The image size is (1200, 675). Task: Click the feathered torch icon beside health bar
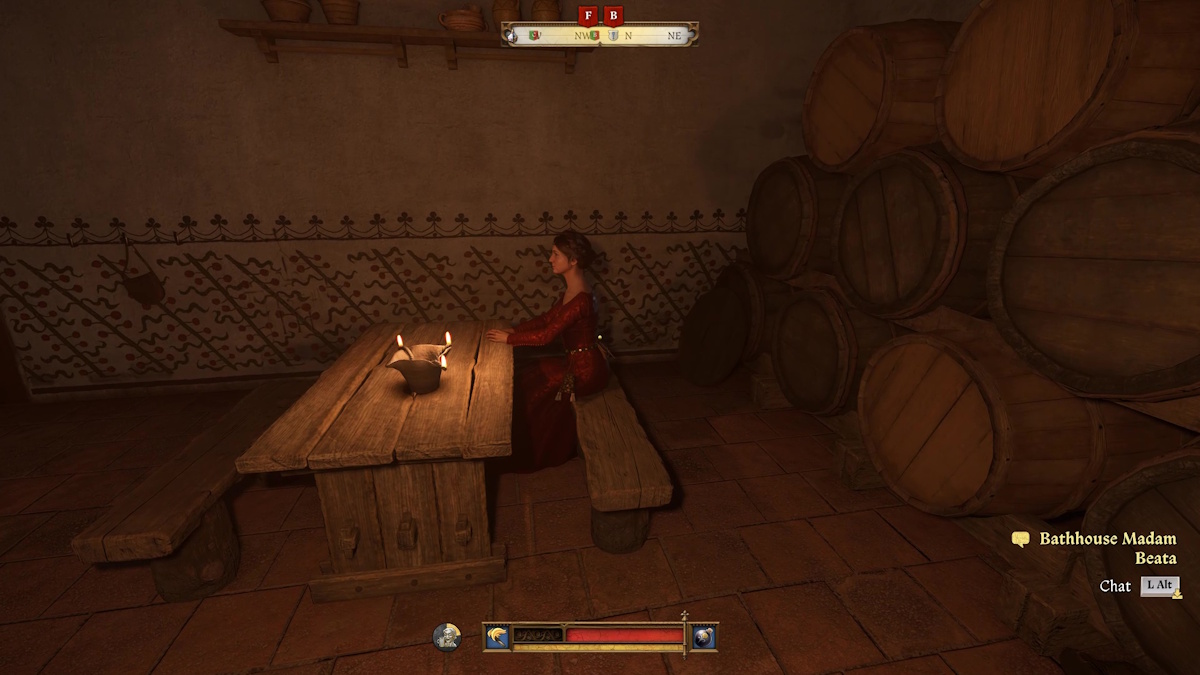tap(497, 636)
